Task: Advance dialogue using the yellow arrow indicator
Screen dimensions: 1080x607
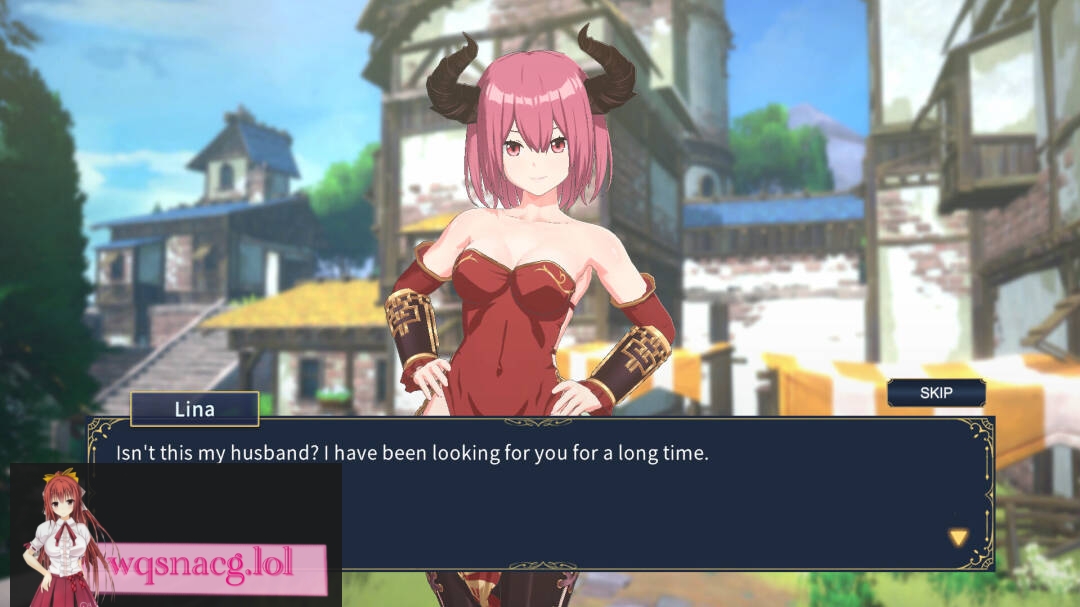Action: click(958, 538)
